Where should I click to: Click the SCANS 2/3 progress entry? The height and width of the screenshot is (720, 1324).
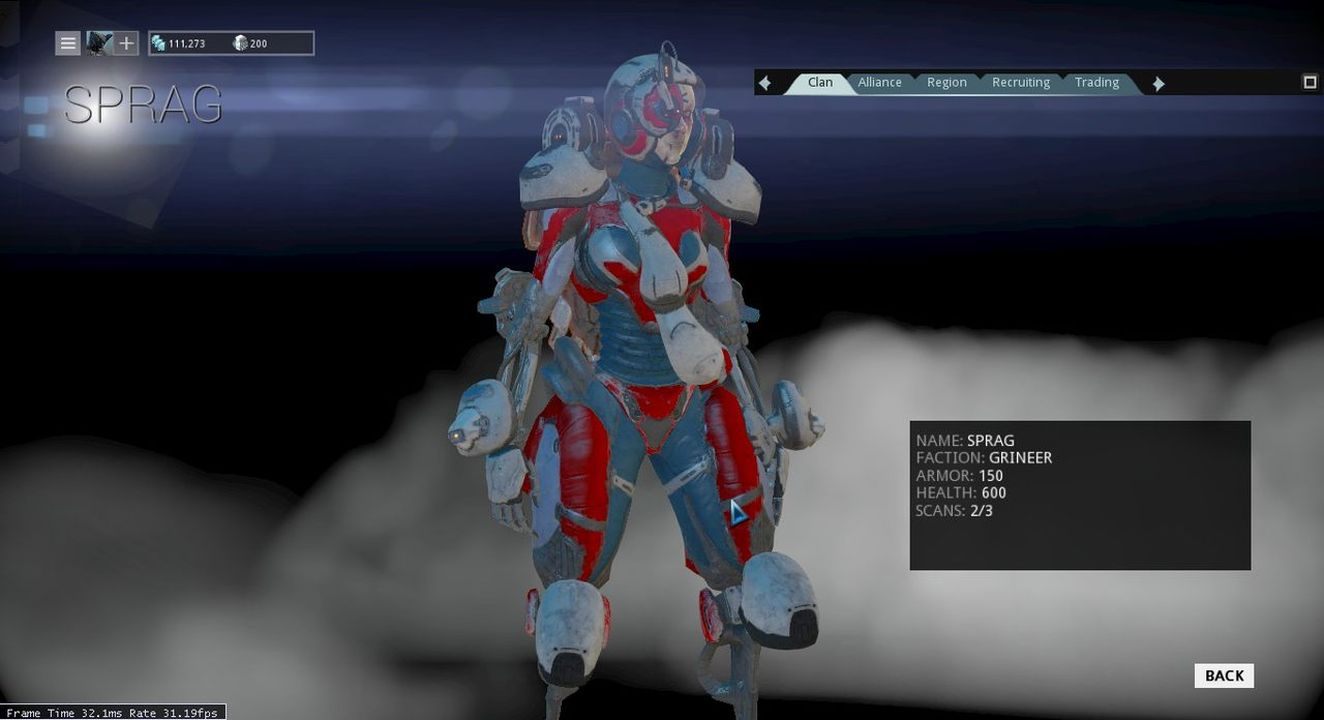click(953, 510)
